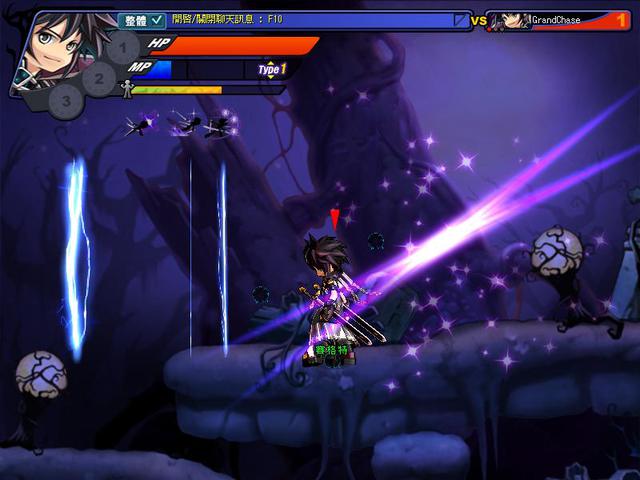Image resolution: width=640 pixels, height=480 pixels.
Task: Select skill slot 3 circle
Action: pyautogui.click(x=66, y=99)
